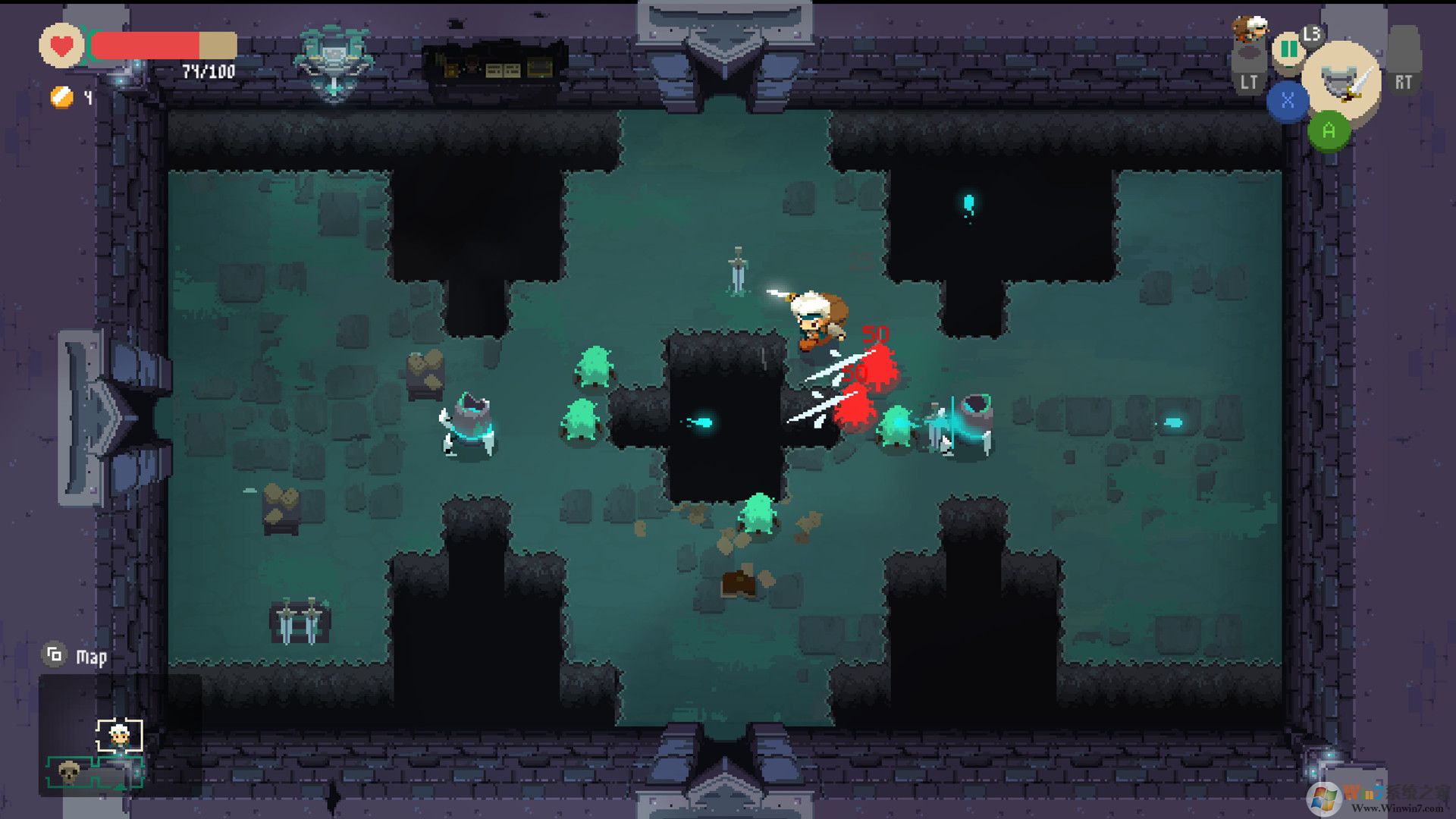The image size is (1456, 819).
Task: Click the L3 stick button prompt
Action: tap(1311, 35)
